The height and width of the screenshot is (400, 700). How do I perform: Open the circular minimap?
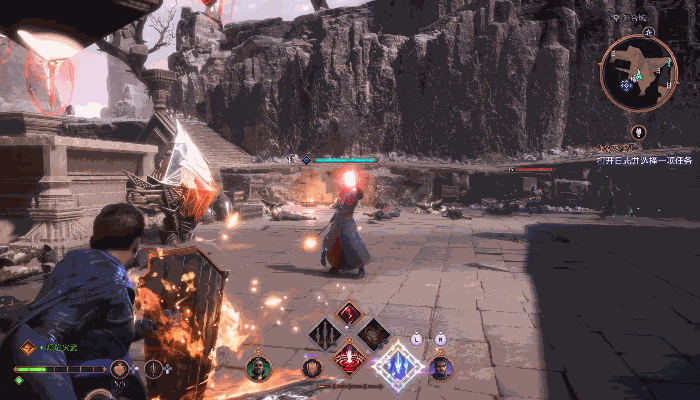[x=638, y=70]
